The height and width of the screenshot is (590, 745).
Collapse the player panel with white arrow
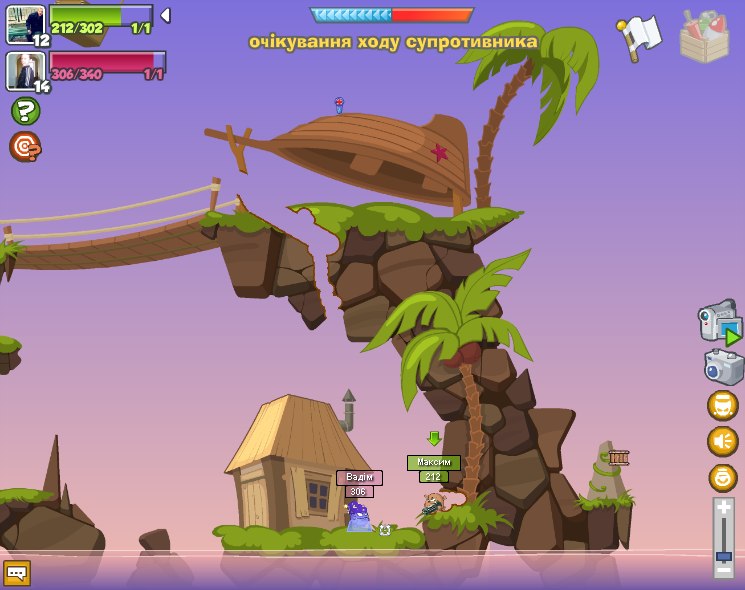165,15
